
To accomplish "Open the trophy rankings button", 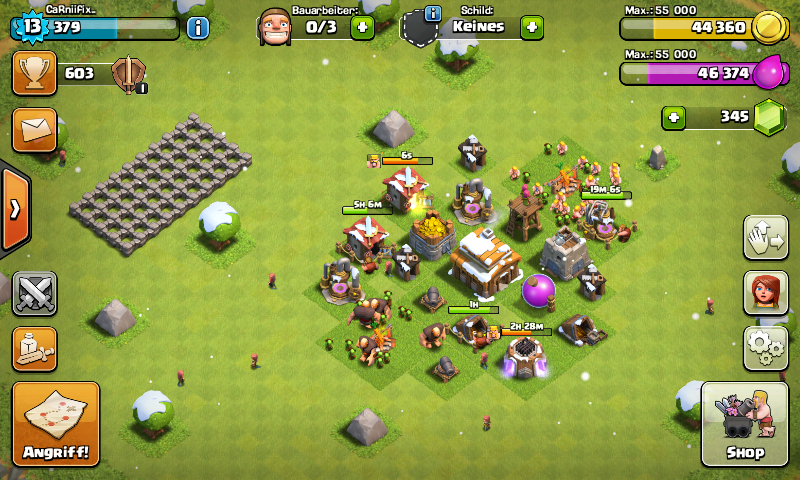I will click(x=34, y=73).
